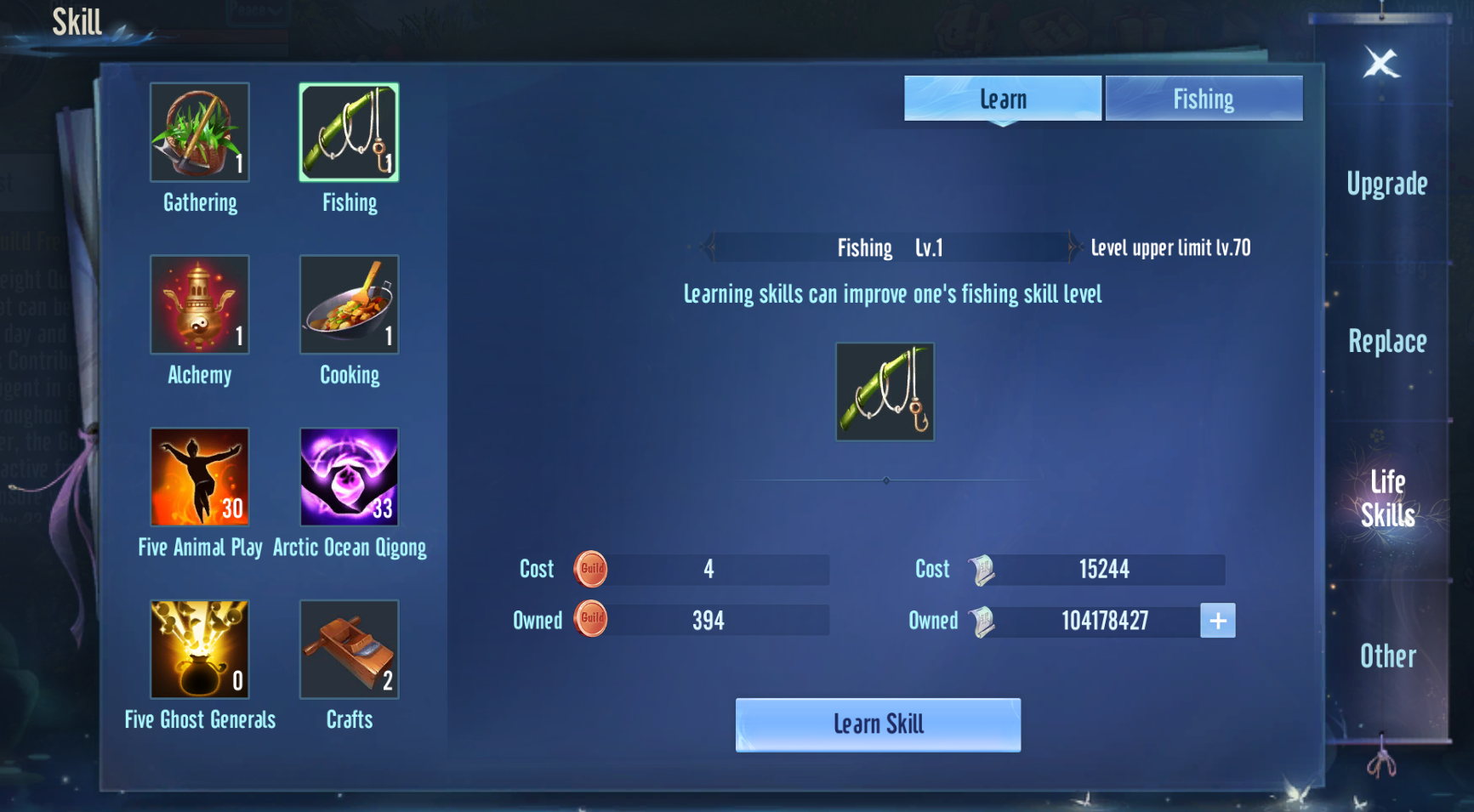Show the Life Skills section
The height and width of the screenshot is (812, 1474).
[1387, 498]
